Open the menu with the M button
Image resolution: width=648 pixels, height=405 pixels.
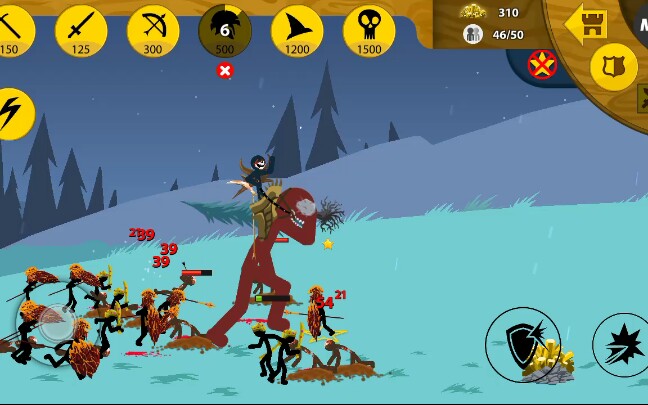pyautogui.click(x=638, y=20)
